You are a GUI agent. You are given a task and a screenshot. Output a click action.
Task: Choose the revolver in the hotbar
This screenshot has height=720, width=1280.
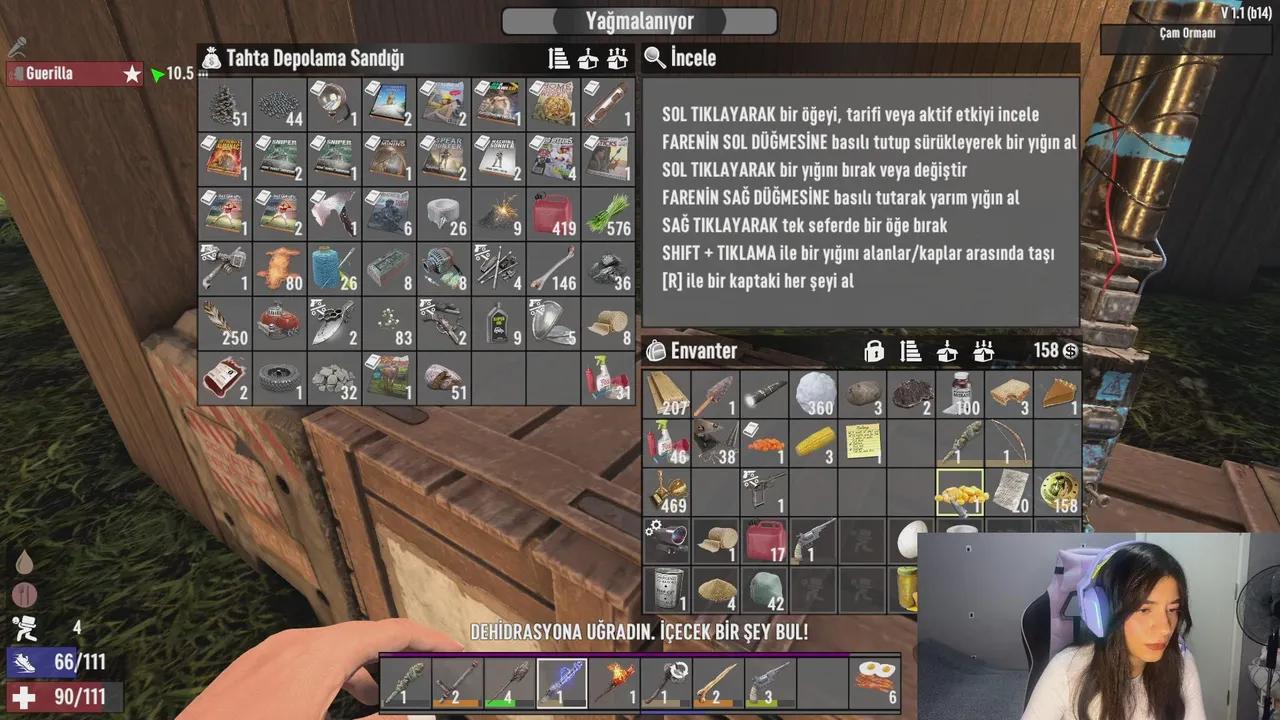click(769, 682)
